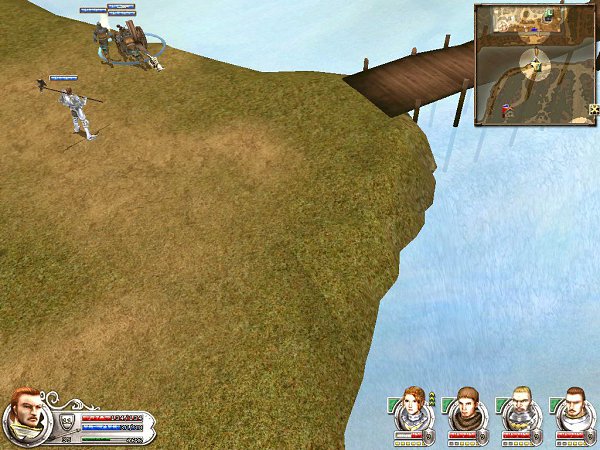Select the red-haired woman party portrait
Screen dimensions: 600x450
[413, 407]
